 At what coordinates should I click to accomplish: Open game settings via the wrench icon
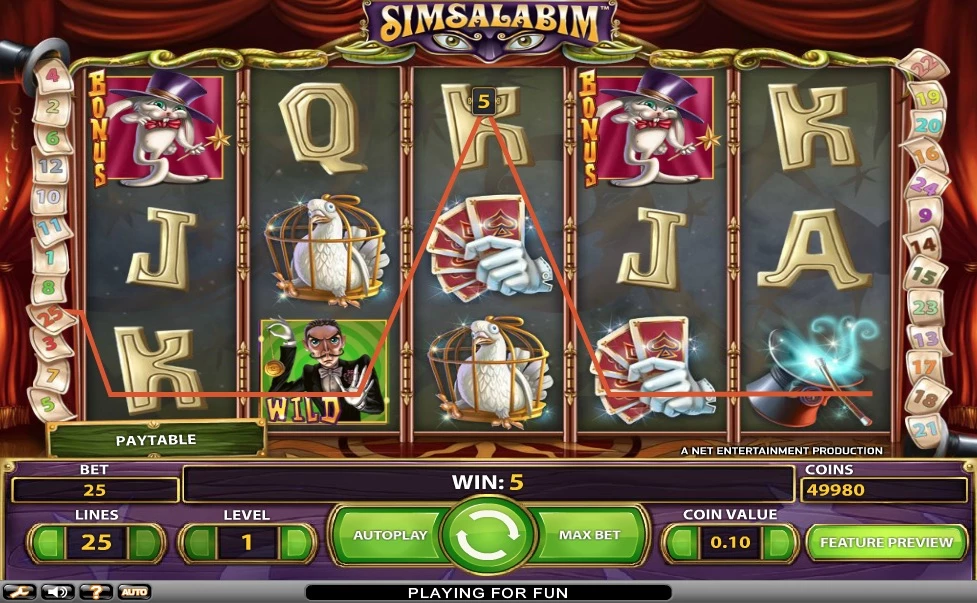pos(21,592)
